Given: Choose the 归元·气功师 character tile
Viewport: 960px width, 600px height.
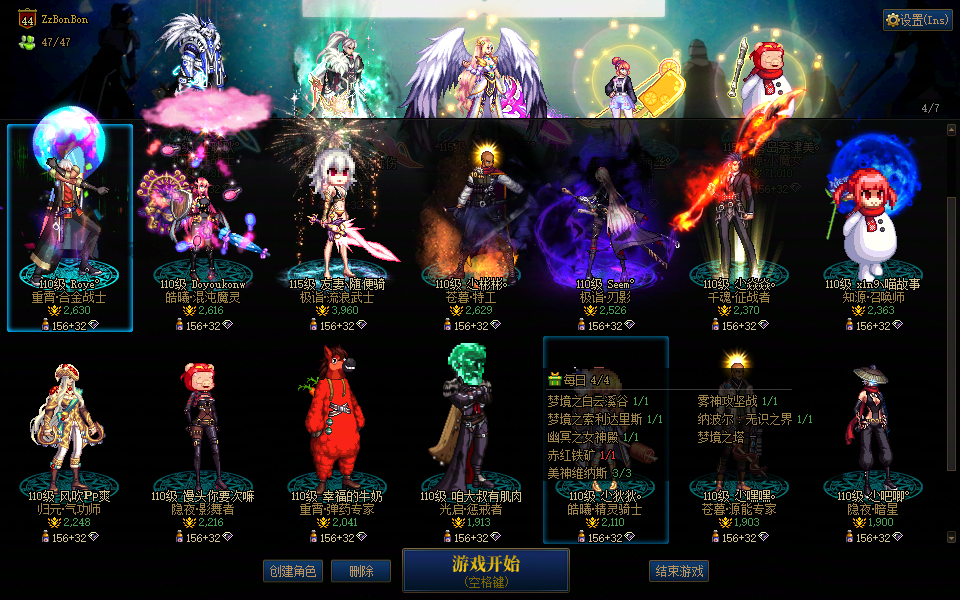Looking at the screenshot, I should click(x=70, y=440).
